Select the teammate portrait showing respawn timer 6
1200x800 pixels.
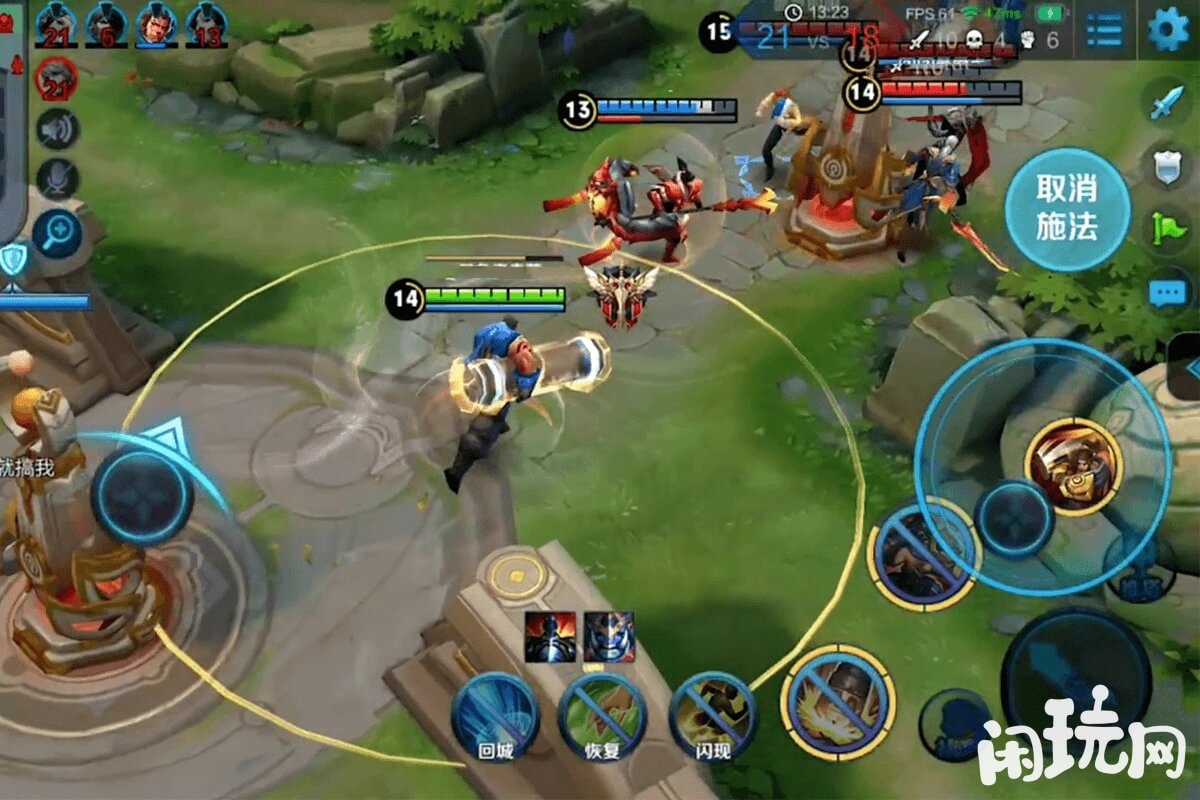pos(106,23)
